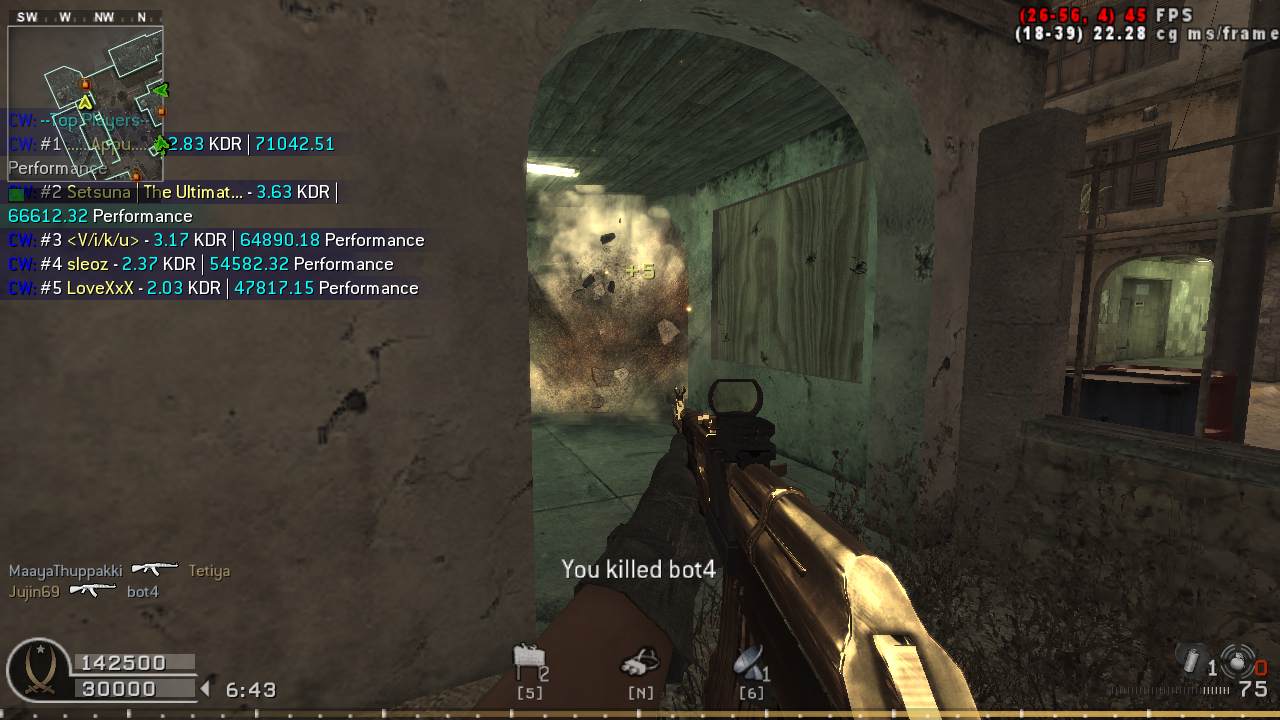This screenshot has width=1280, height=720.
Task: Select the #3 <V/i/k/u> leaderboard row
Action: click(216, 240)
